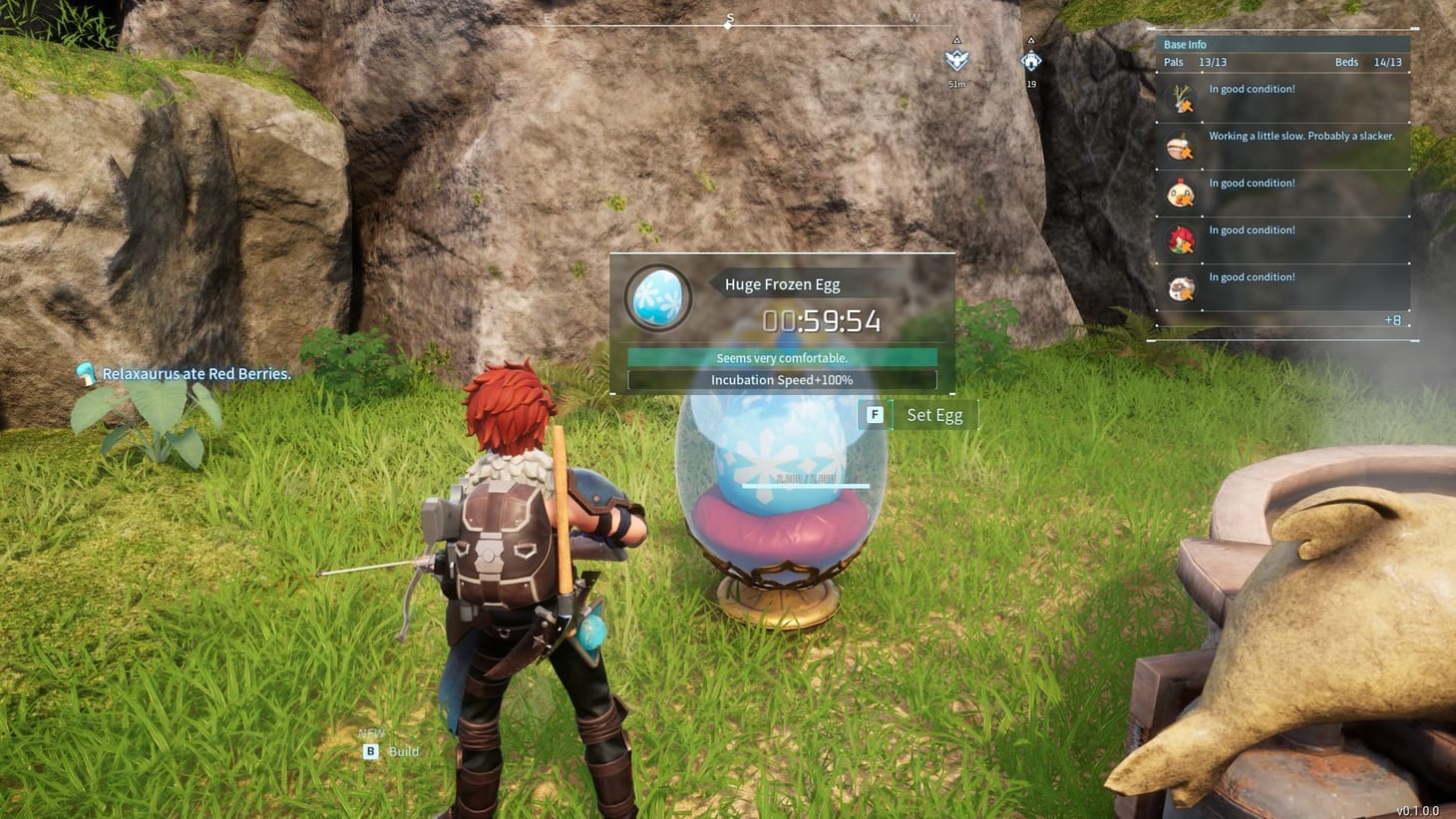Click the waypoint tower icon labeled 19
Viewport: 1456px width, 819px height.
click(1031, 62)
